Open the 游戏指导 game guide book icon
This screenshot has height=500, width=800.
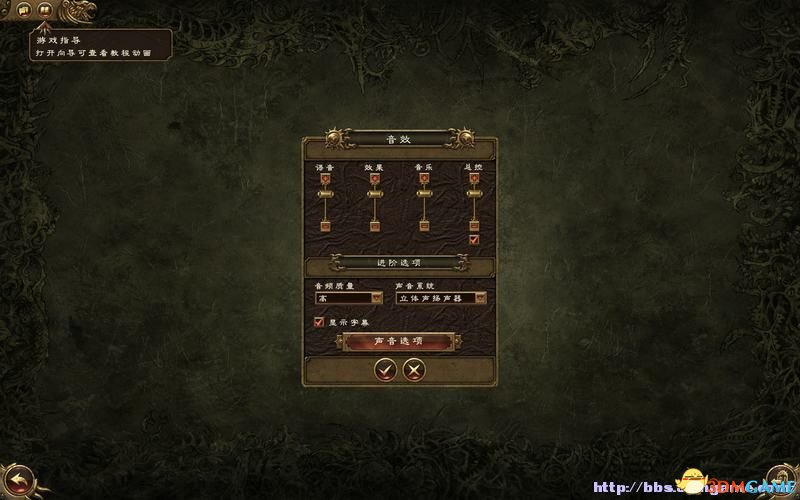pyautogui.click(x=44, y=9)
